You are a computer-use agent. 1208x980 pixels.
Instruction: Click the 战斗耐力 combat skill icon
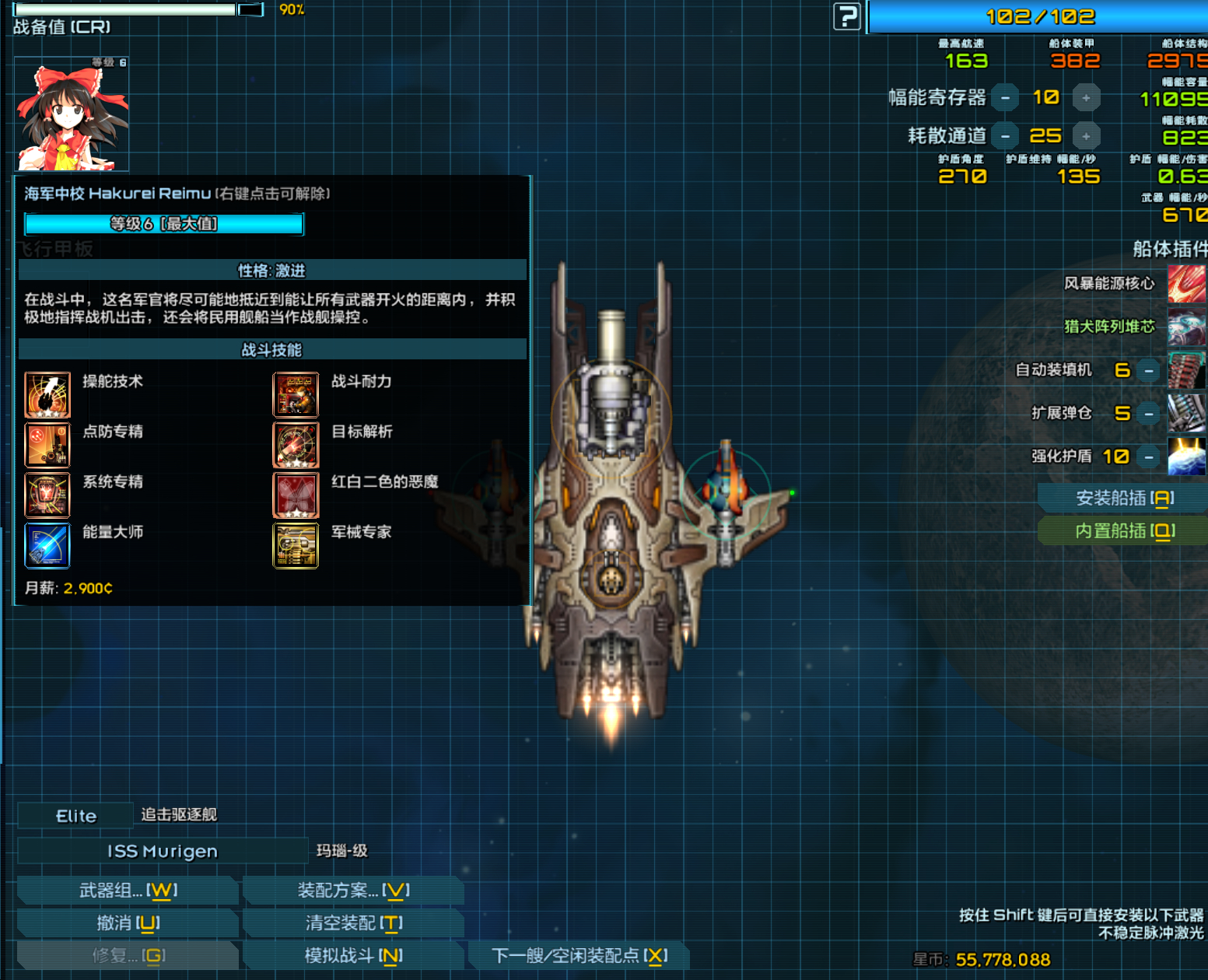(296, 394)
